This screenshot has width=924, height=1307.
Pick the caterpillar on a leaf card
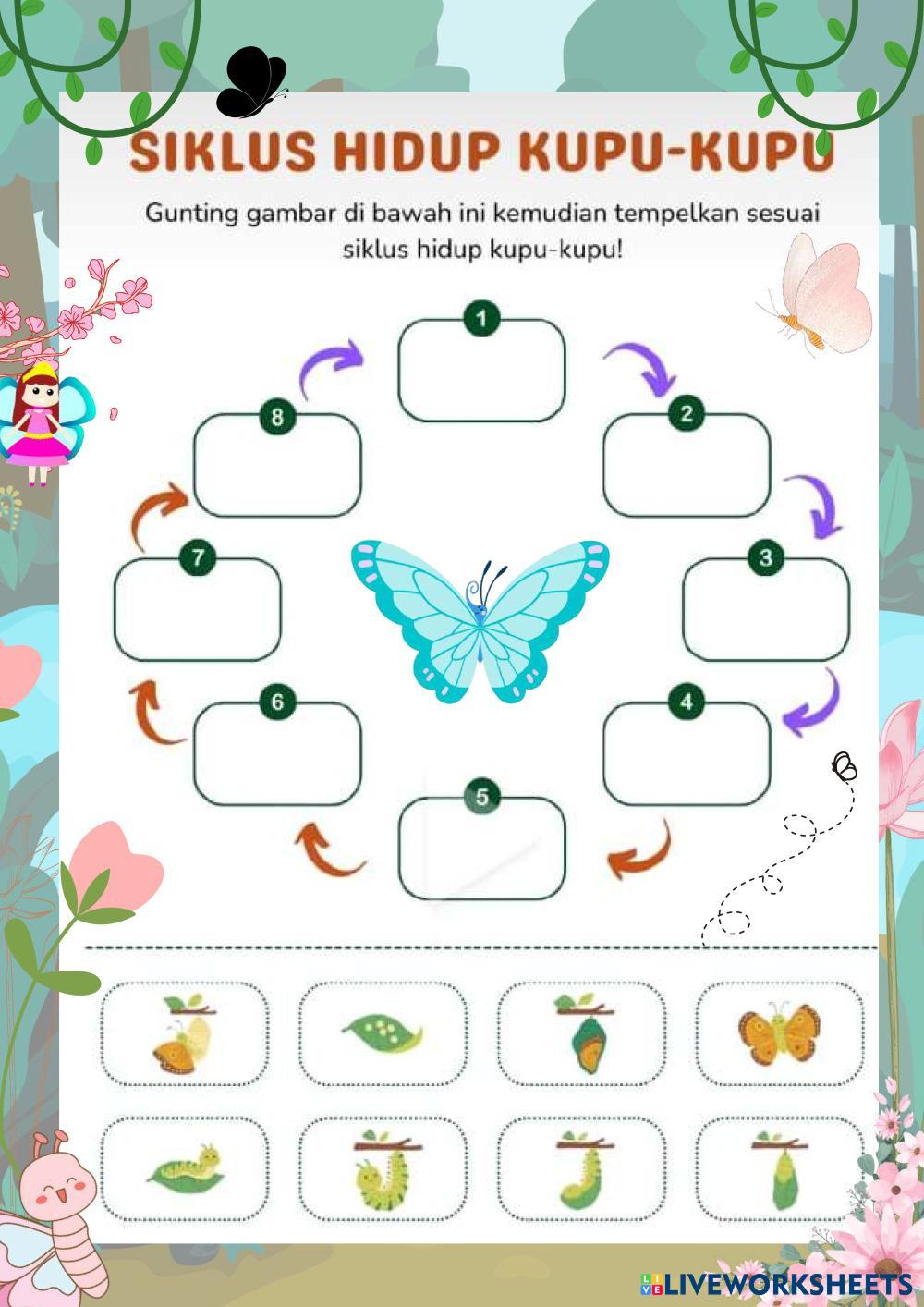pos(184,1169)
